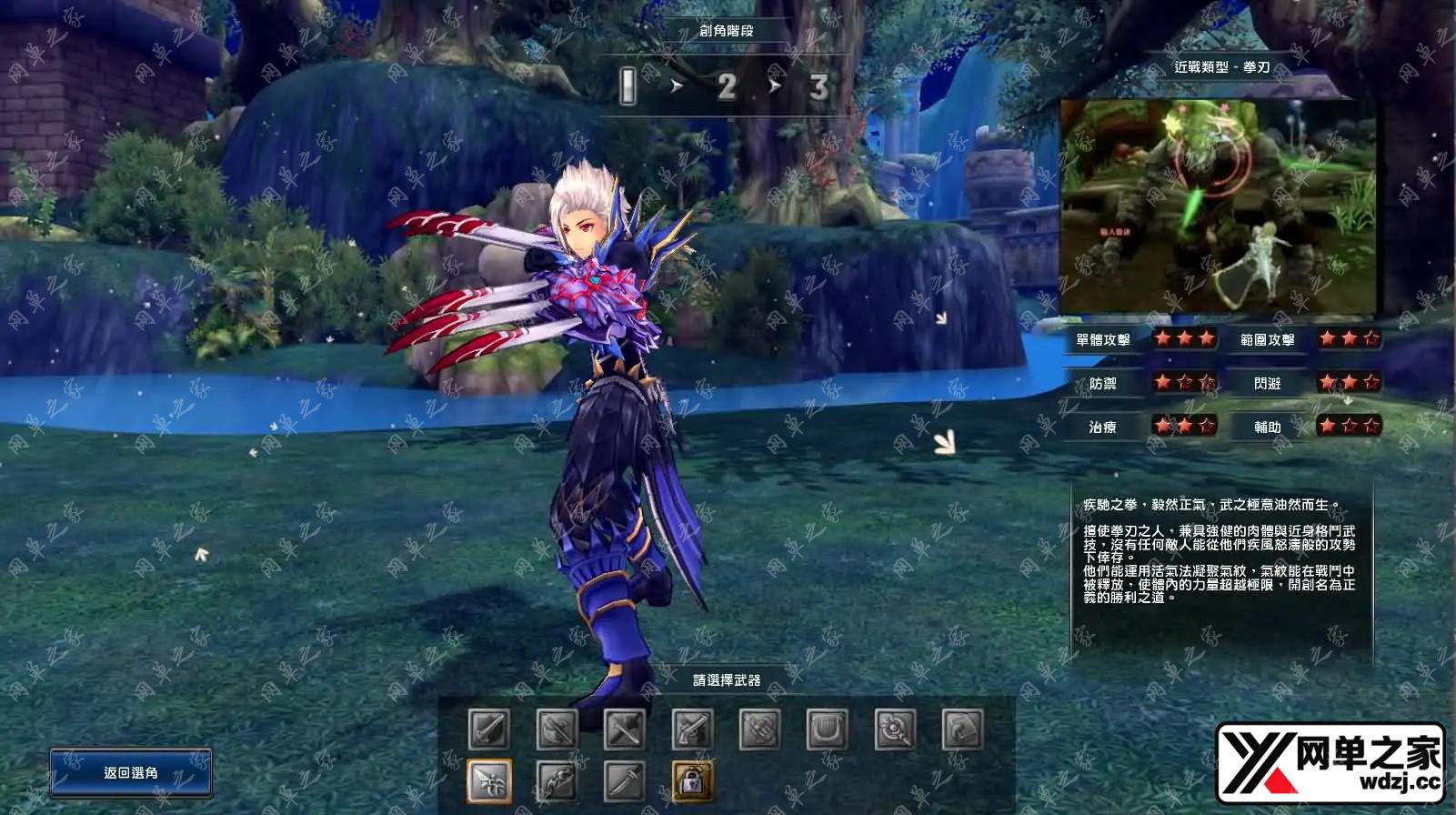Screen dimensions: 1456x815
Task: Pick the magic staff weapon icon
Action: click(895, 729)
